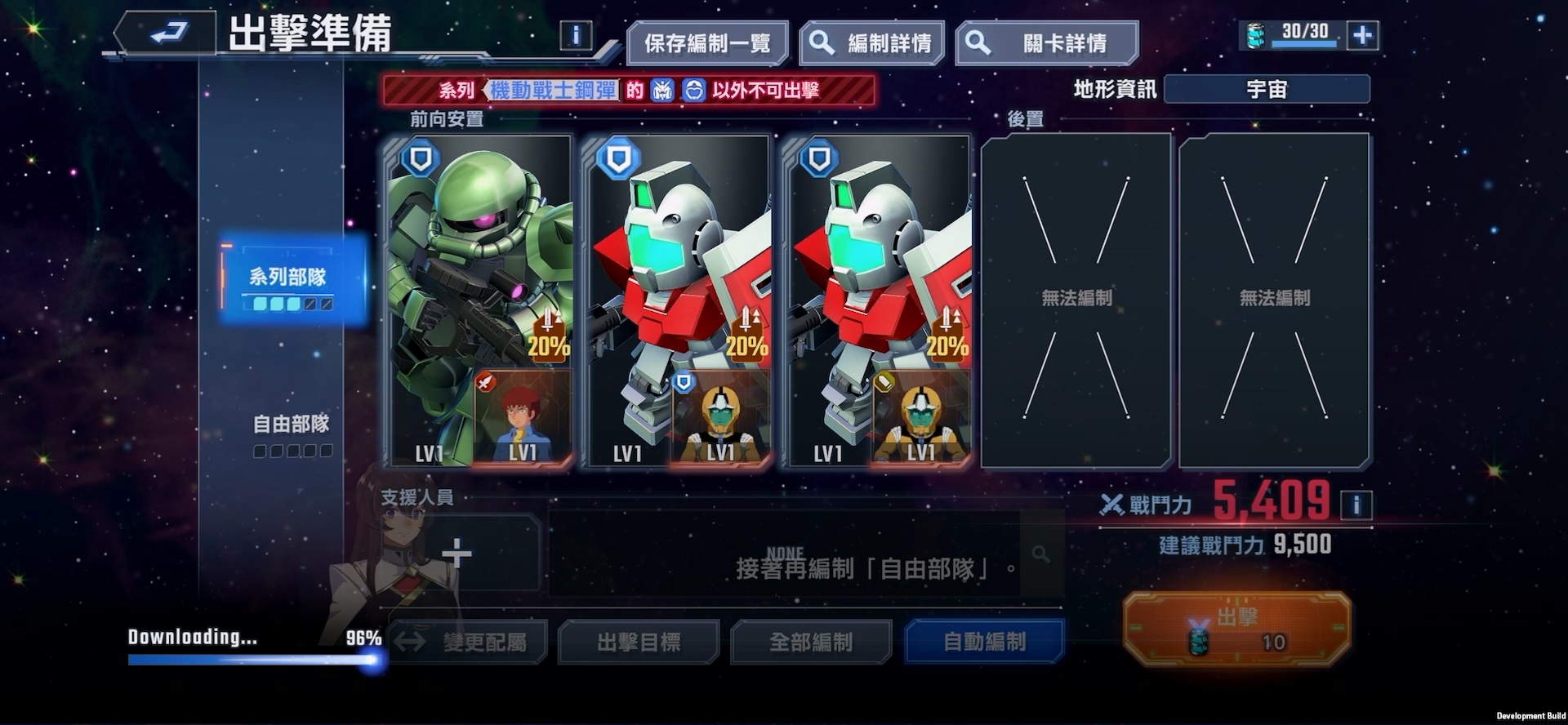Open the 地形資訊 terrain selector showing 宇宙
Screen dimensions: 1568x725
1268,89
